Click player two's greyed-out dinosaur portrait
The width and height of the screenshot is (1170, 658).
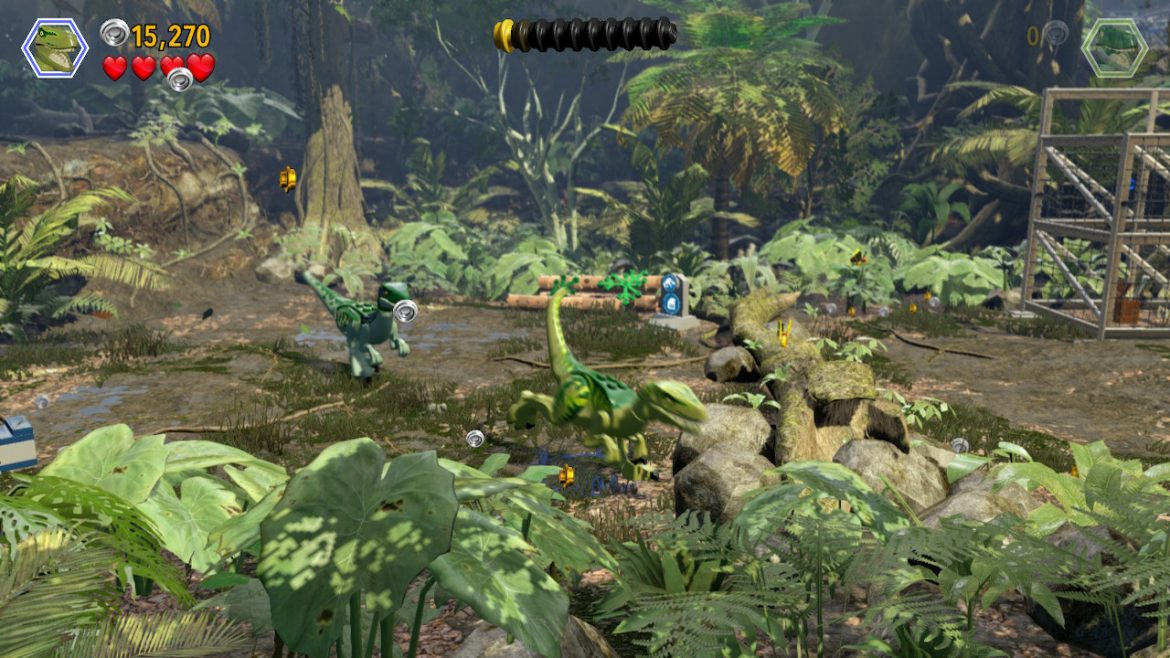click(x=1114, y=47)
